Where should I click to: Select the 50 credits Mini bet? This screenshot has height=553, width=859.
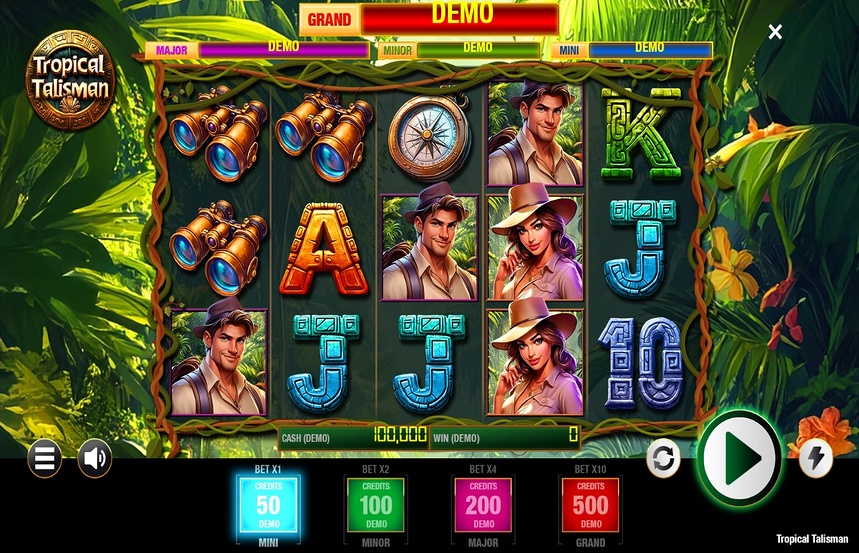[268, 504]
